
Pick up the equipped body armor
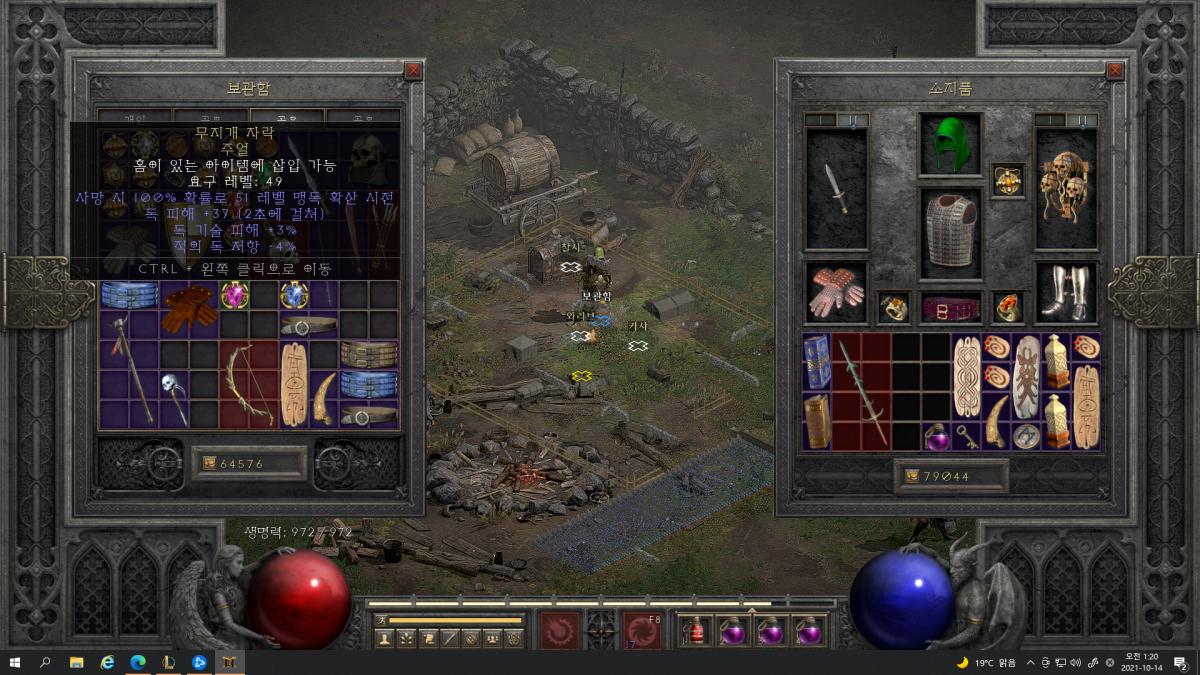(950, 233)
